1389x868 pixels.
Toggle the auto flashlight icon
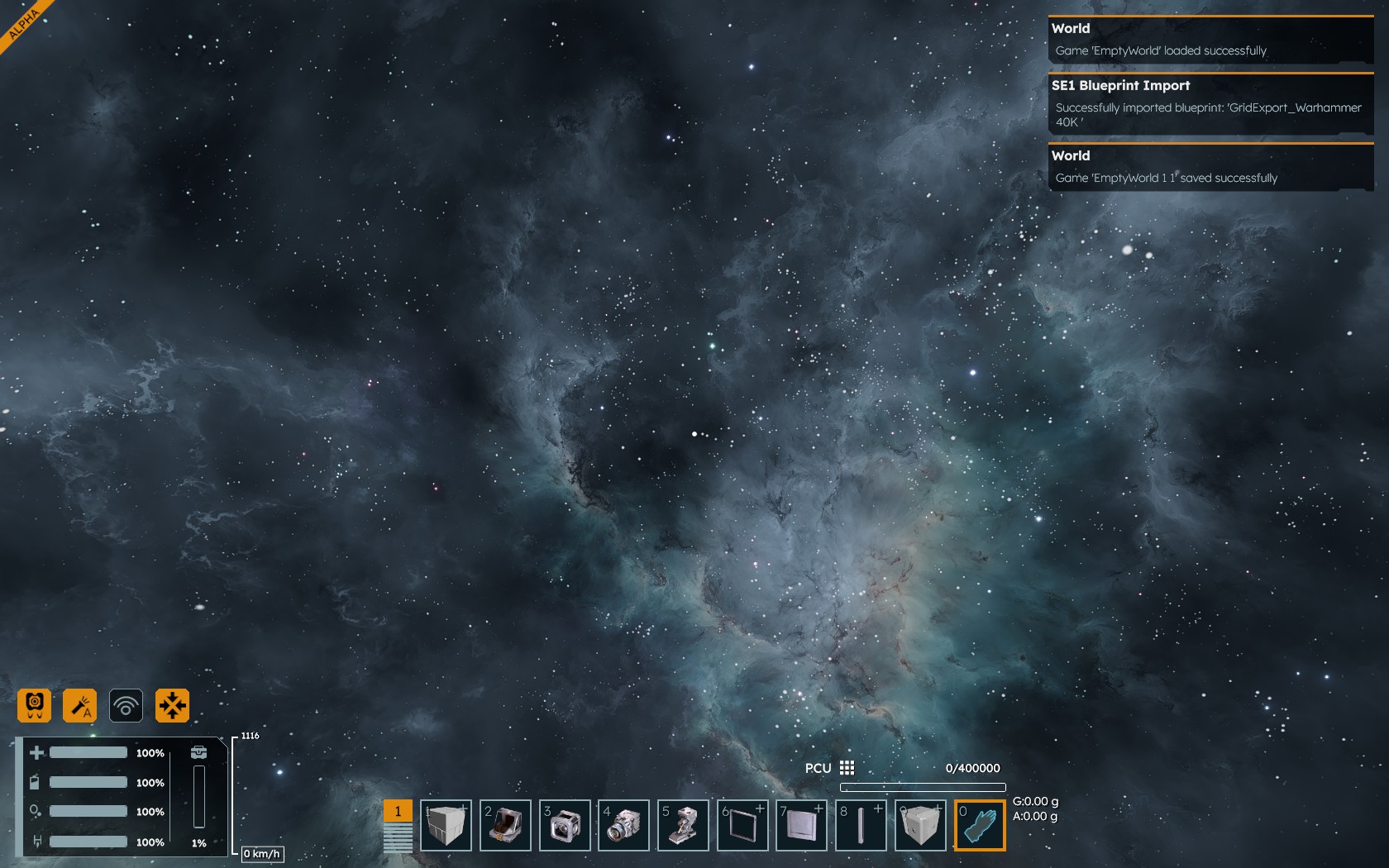point(80,705)
